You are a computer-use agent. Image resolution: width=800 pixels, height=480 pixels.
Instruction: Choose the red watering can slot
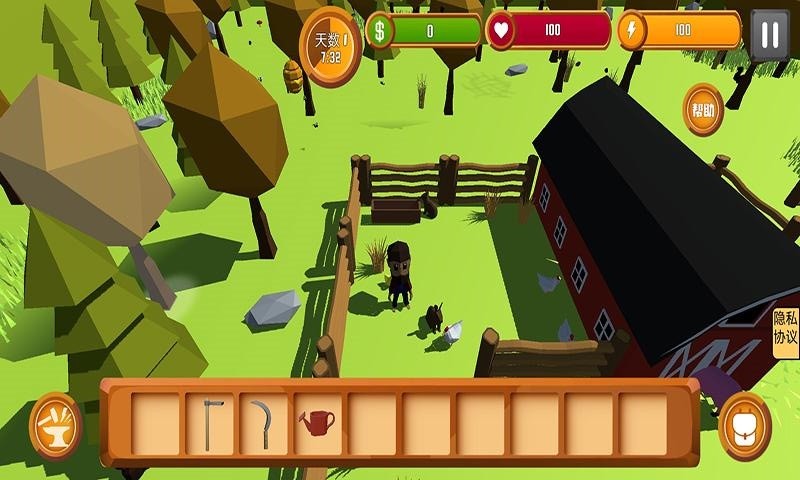[x=318, y=423]
